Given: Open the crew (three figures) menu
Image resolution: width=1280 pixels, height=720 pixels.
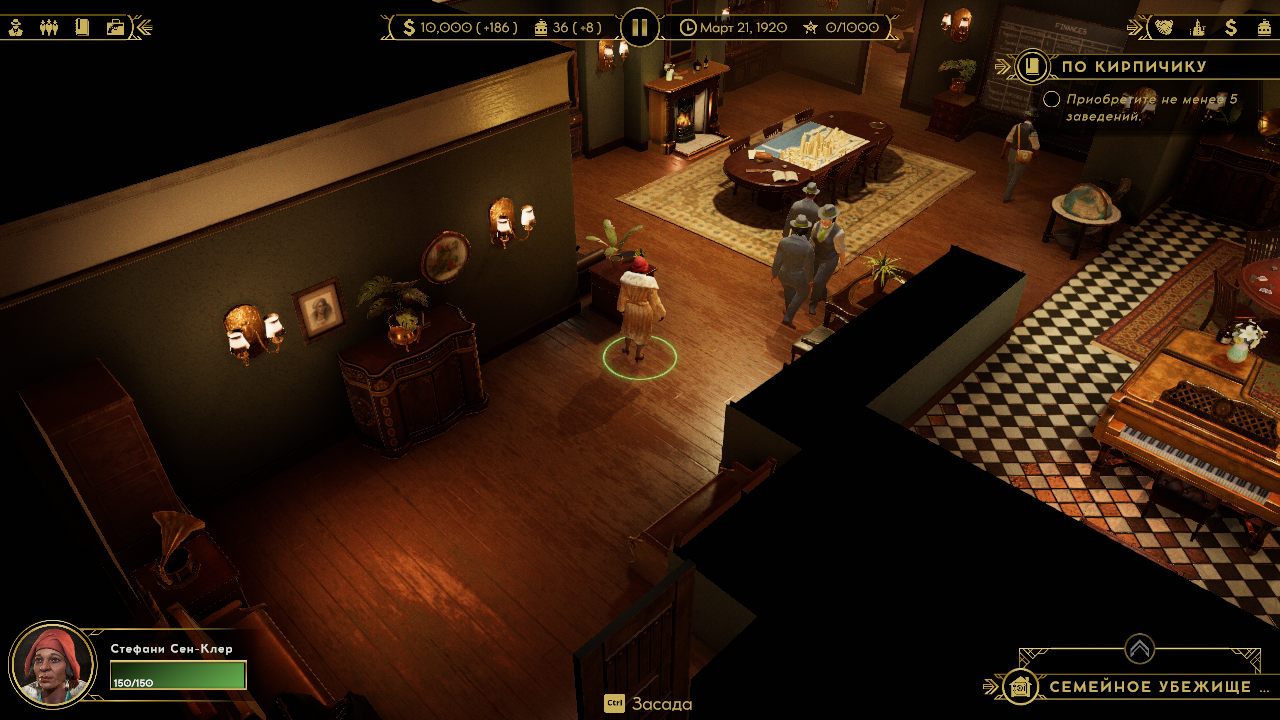Looking at the screenshot, I should 49,27.
